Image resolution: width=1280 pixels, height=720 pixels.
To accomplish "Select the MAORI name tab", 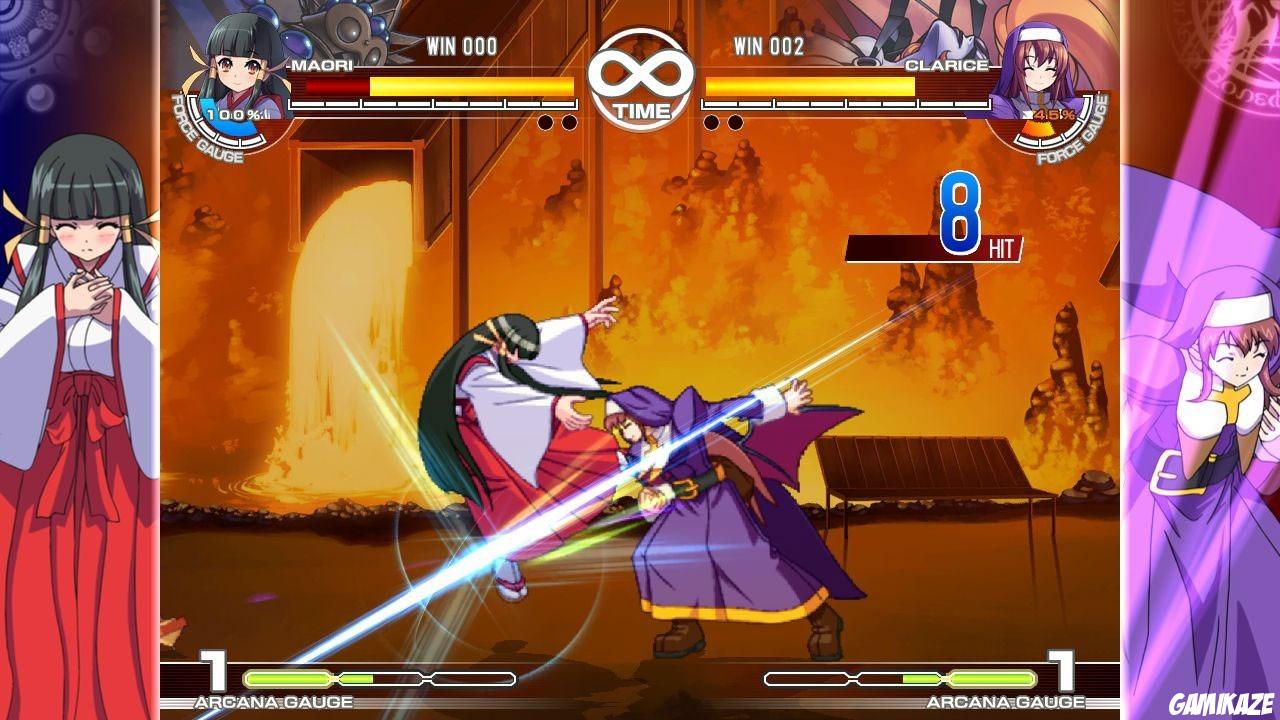I will tap(320, 63).
